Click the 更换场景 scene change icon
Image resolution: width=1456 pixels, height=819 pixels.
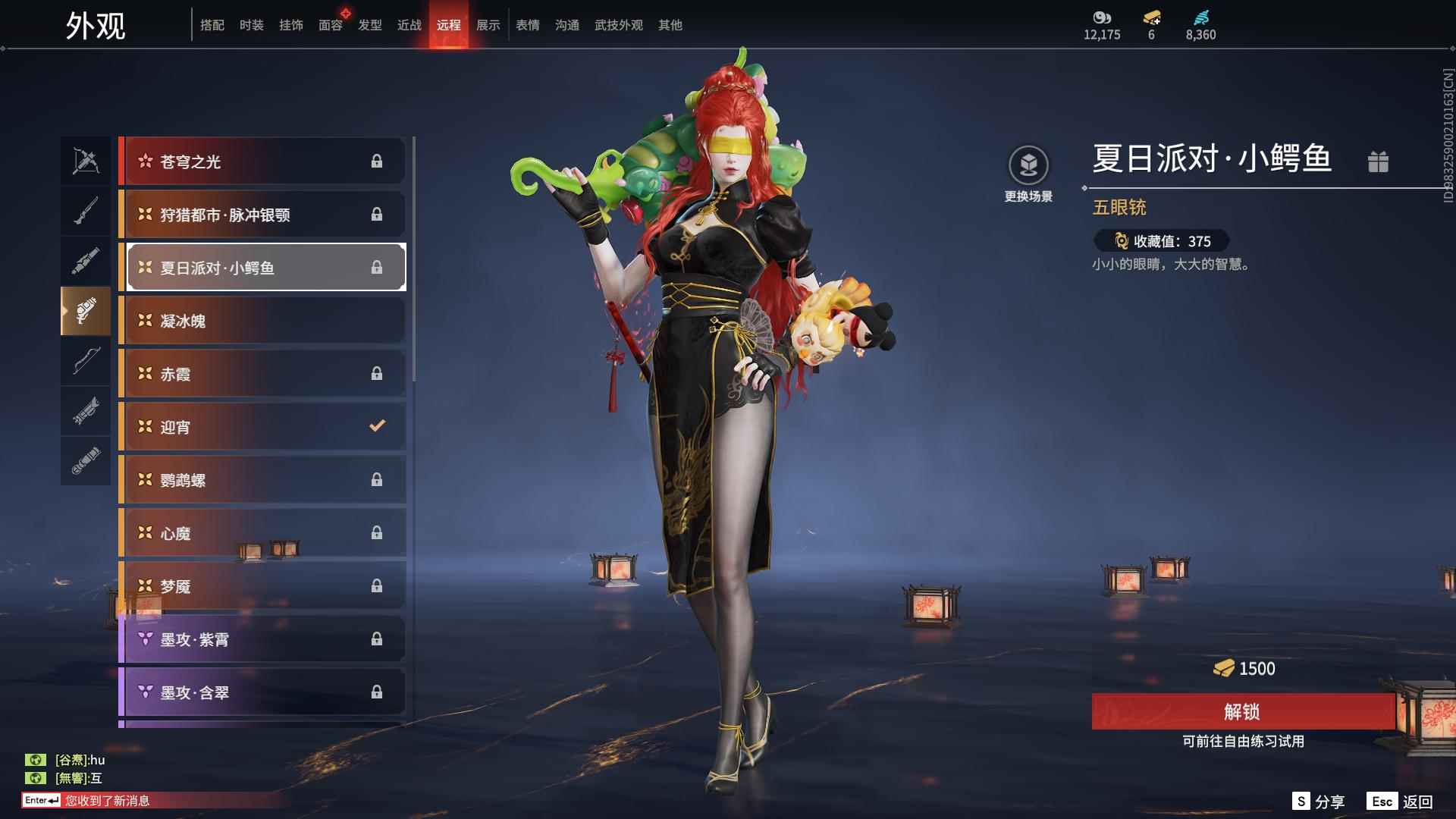point(1028,165)
